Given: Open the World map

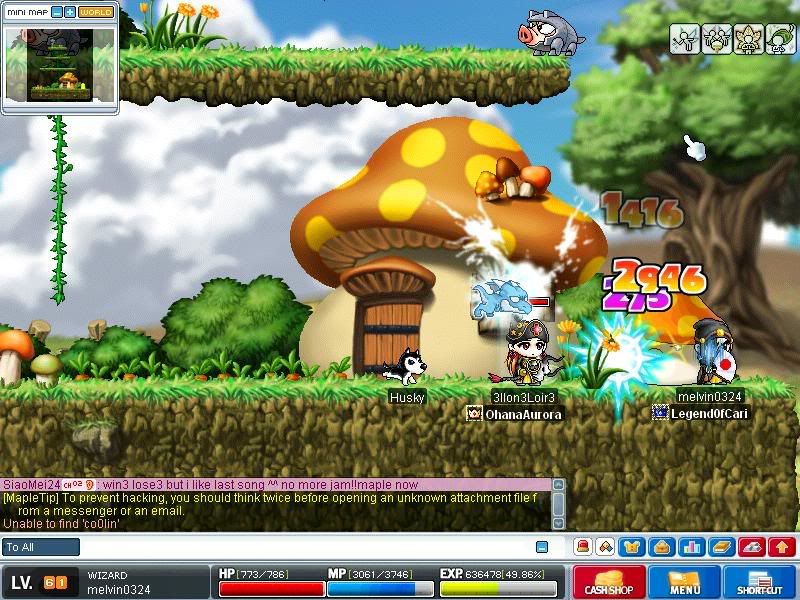Looking at the screenshot, I should coord(96,12).
